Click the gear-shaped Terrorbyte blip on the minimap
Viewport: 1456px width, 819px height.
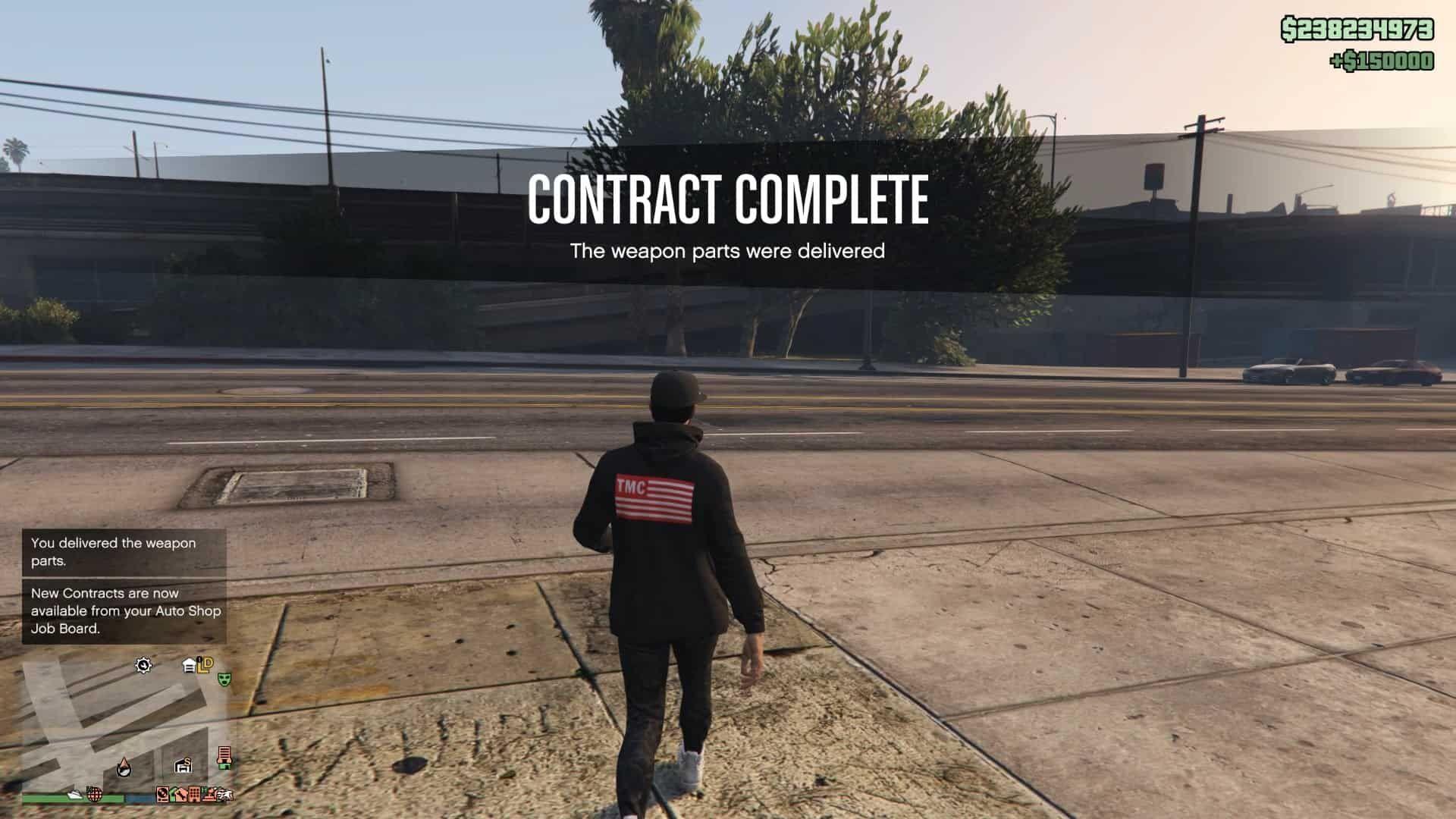point(143,665)
